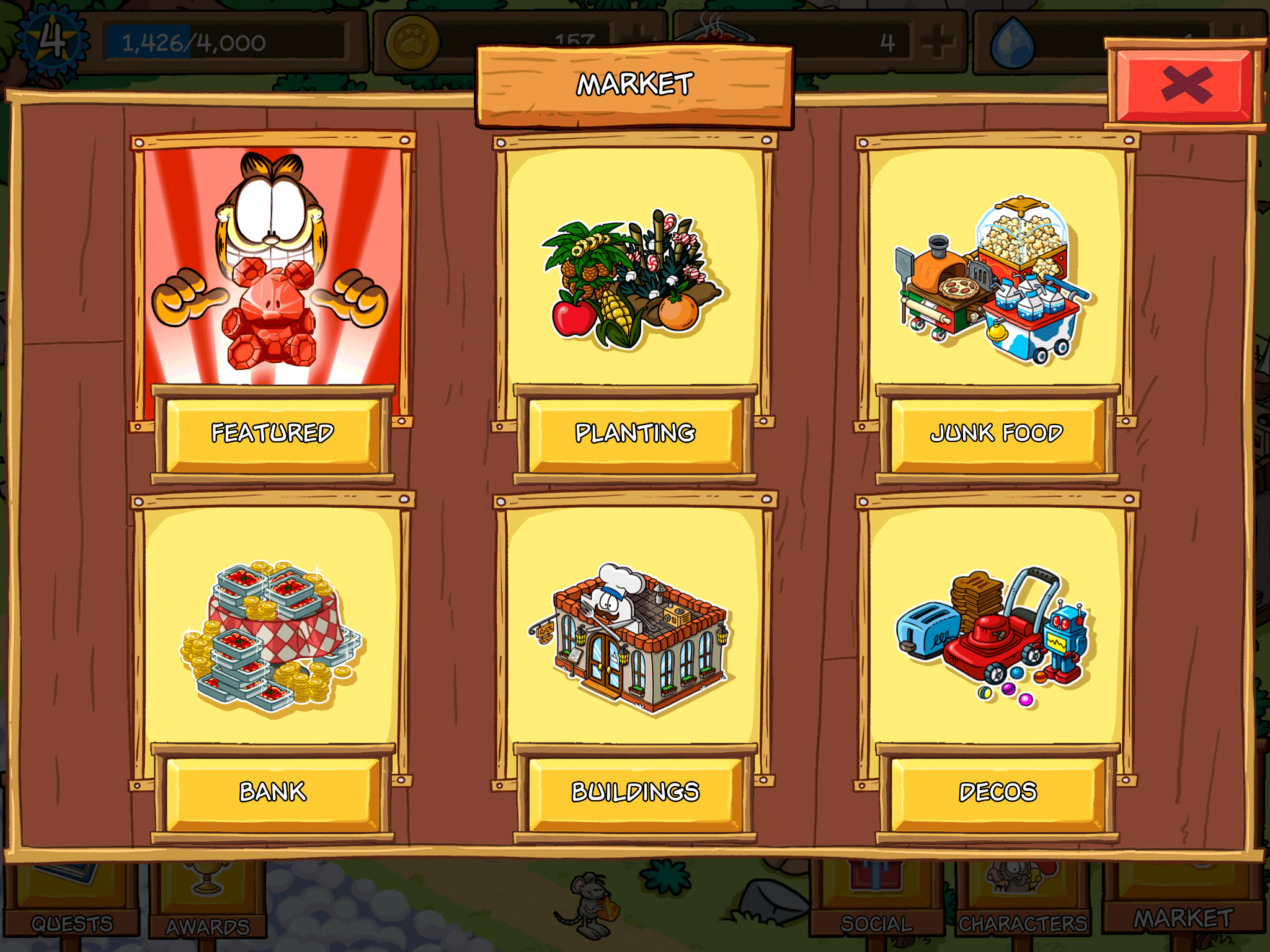This screenshot has width=1270, height=952.
Task: Open the Buildings category
Action: pos(635,792)
